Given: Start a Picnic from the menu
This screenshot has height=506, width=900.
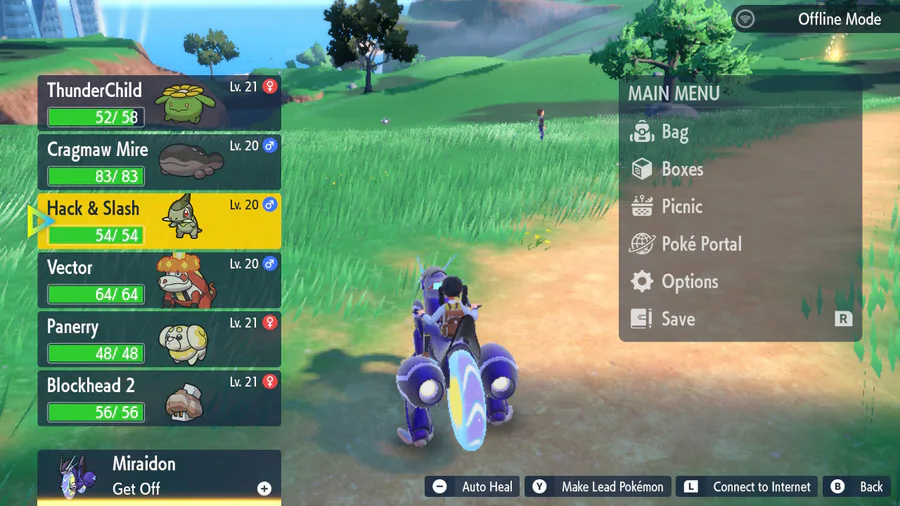Looking at the screenshot, I should coord(681,207).
